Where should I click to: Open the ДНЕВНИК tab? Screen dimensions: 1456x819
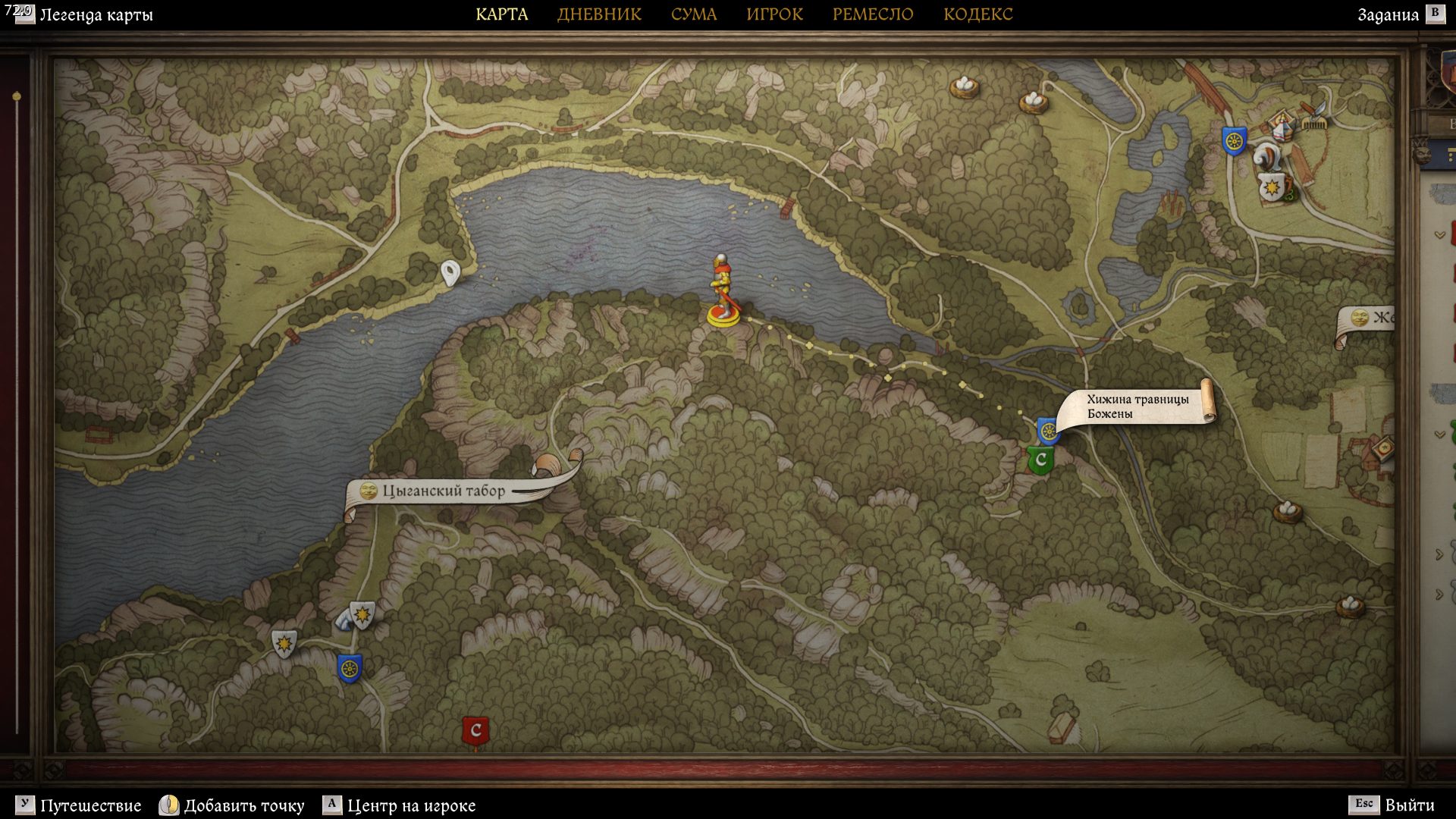599,14
